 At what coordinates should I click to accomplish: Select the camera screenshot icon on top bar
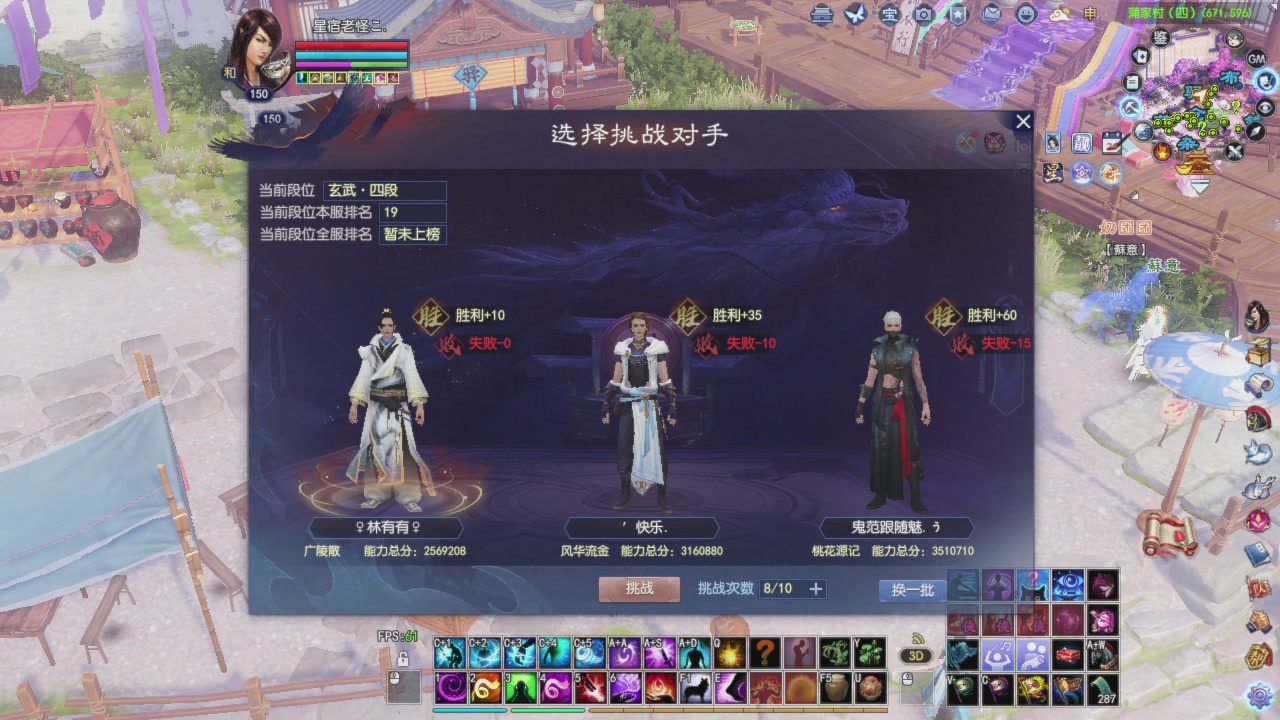[924, 15]
